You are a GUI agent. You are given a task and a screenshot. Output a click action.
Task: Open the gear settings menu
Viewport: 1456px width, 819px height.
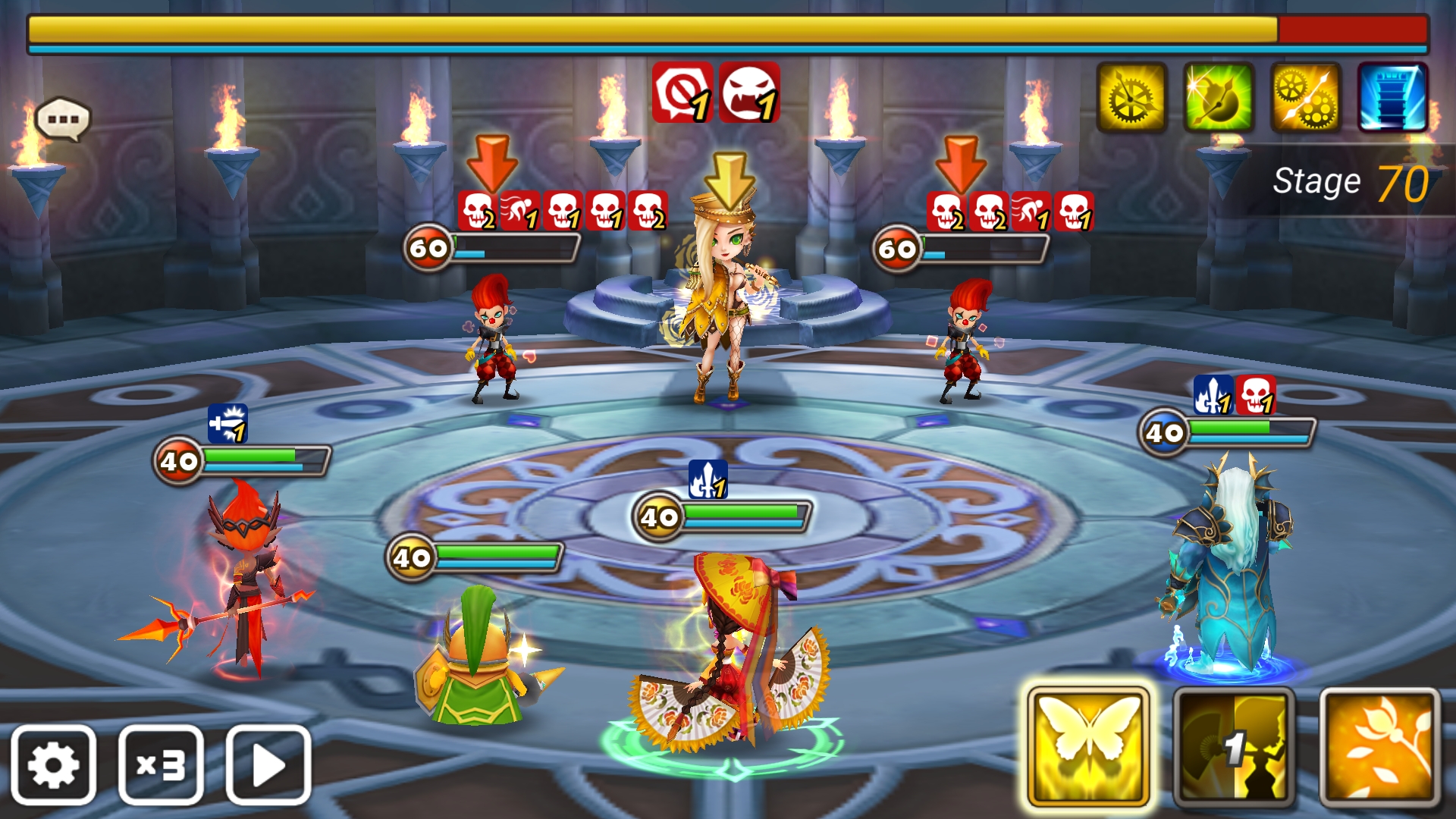click(x=53, y=764)
